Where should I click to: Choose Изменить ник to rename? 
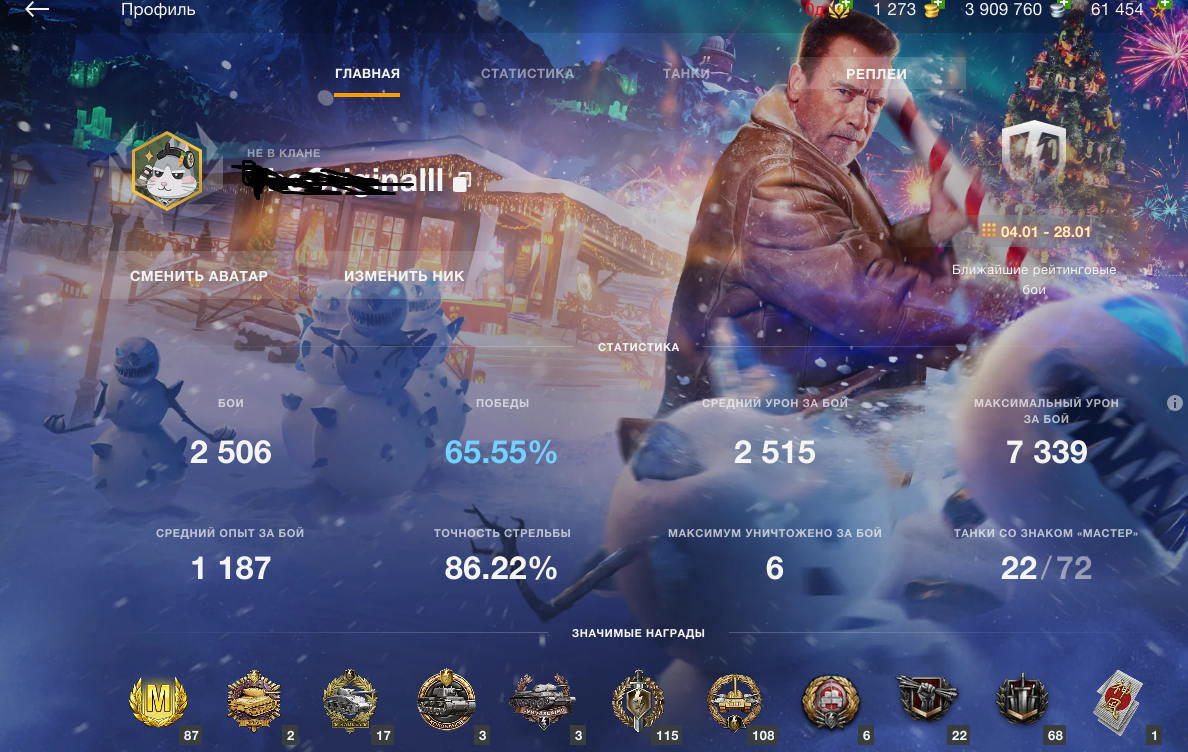[x=404, y=276]
